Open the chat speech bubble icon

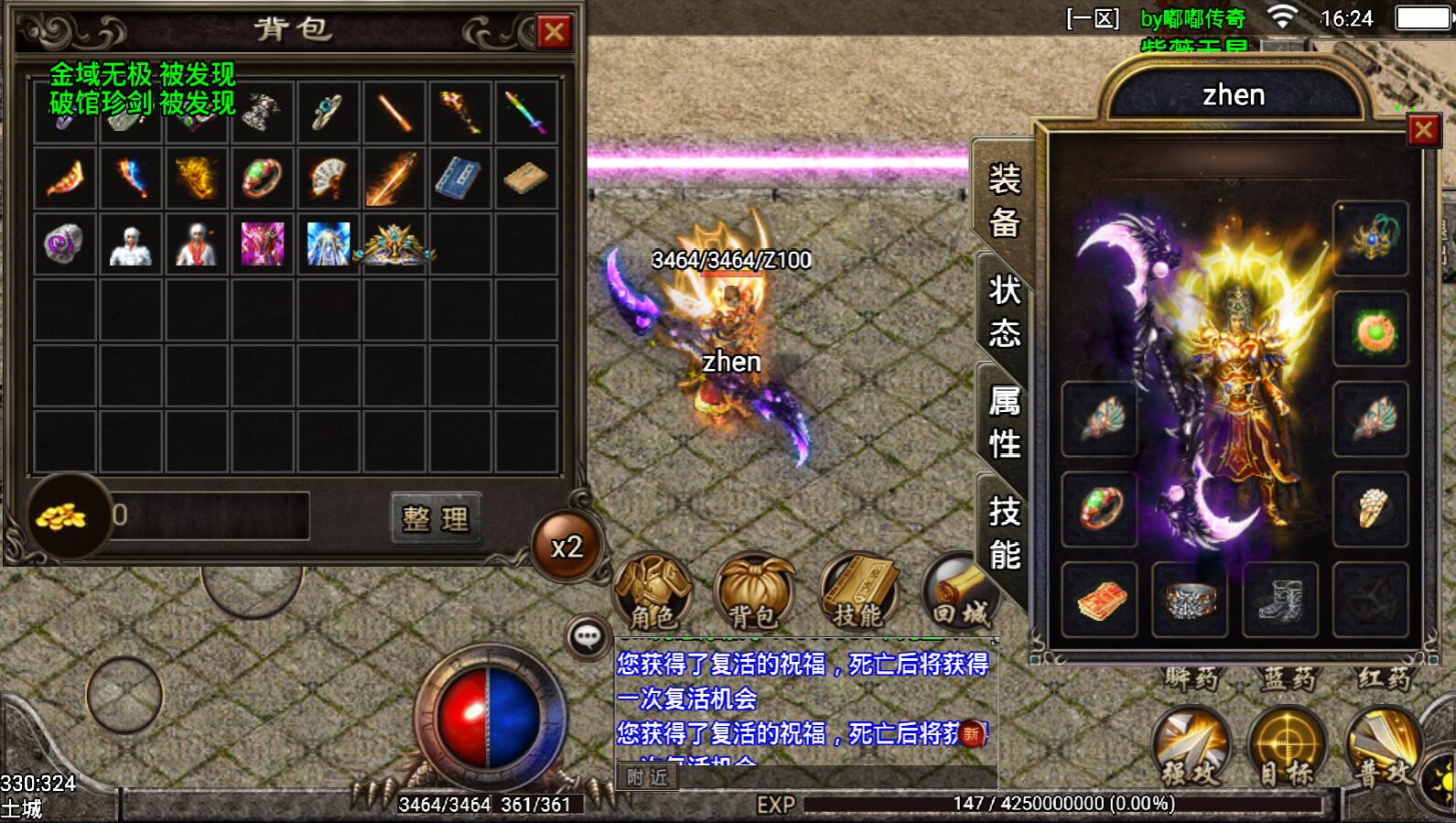[x=588, y=635]
